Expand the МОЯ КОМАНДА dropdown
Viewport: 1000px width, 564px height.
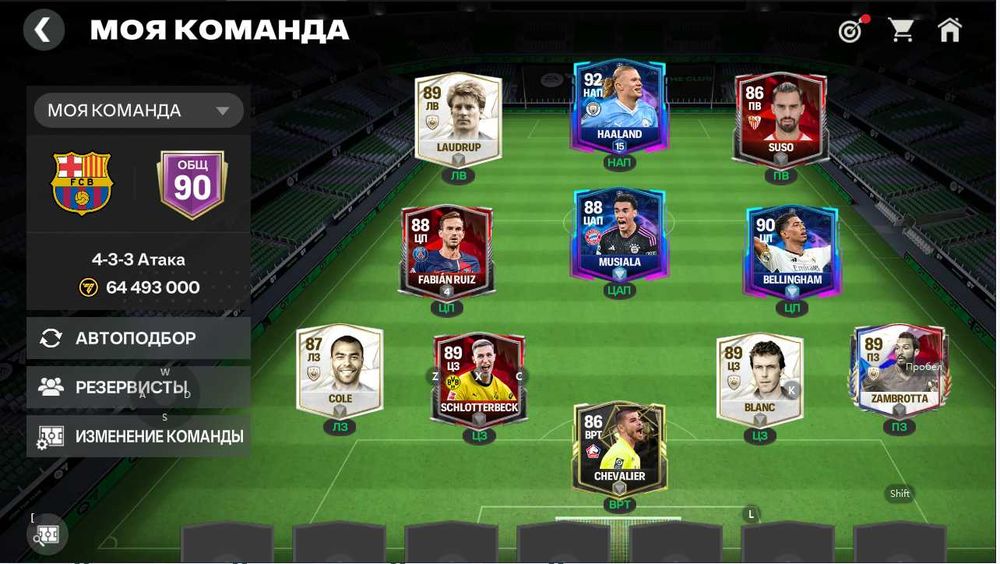click(x=138, y=110)
